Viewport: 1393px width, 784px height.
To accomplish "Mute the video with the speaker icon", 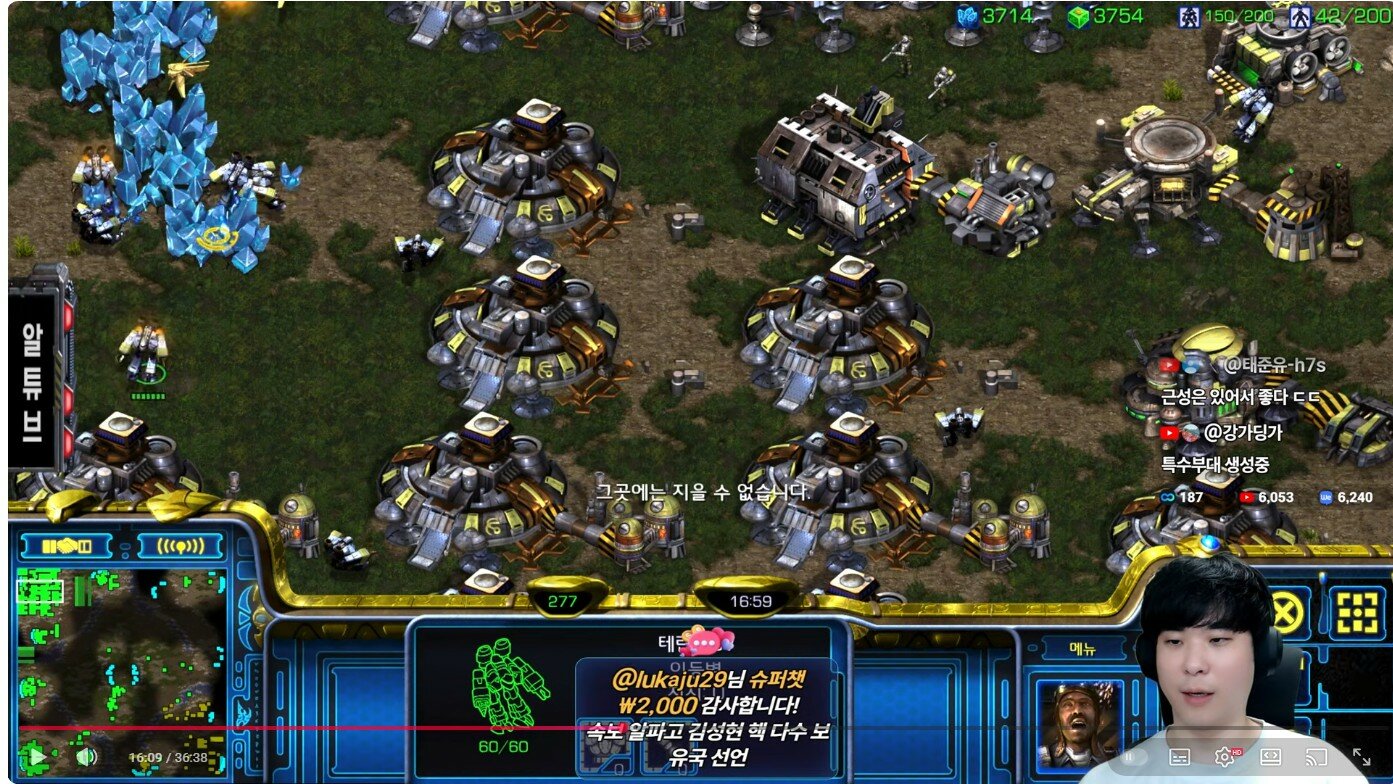I will pyautogui.click(x=87, y=756).
